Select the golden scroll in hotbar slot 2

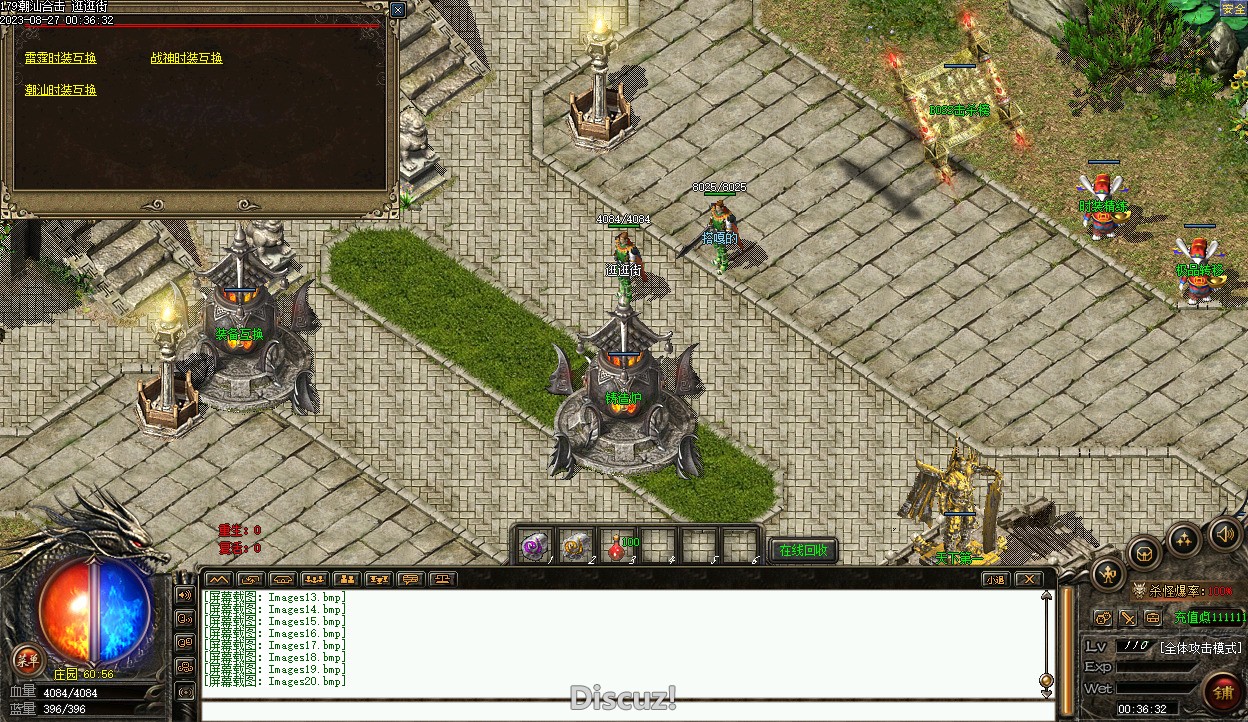coord(574,546)
